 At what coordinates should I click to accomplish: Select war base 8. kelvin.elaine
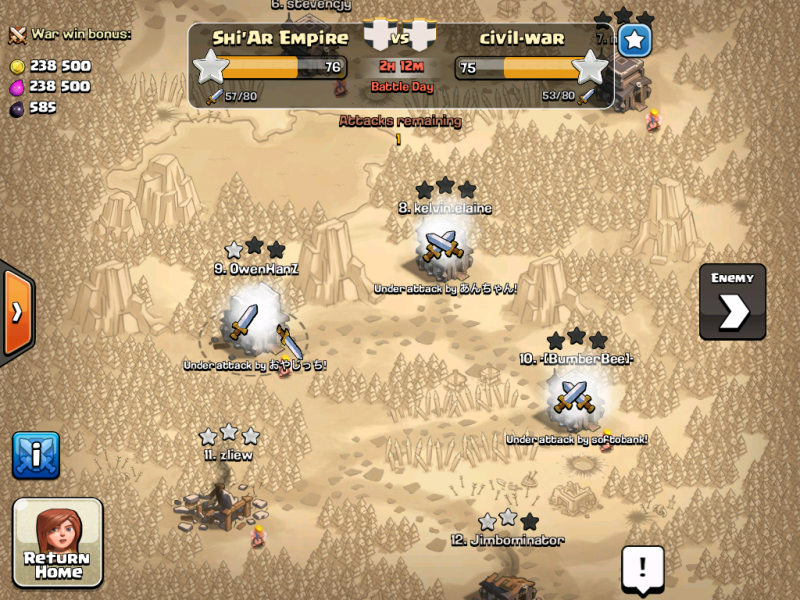click(x=443, y=245)
